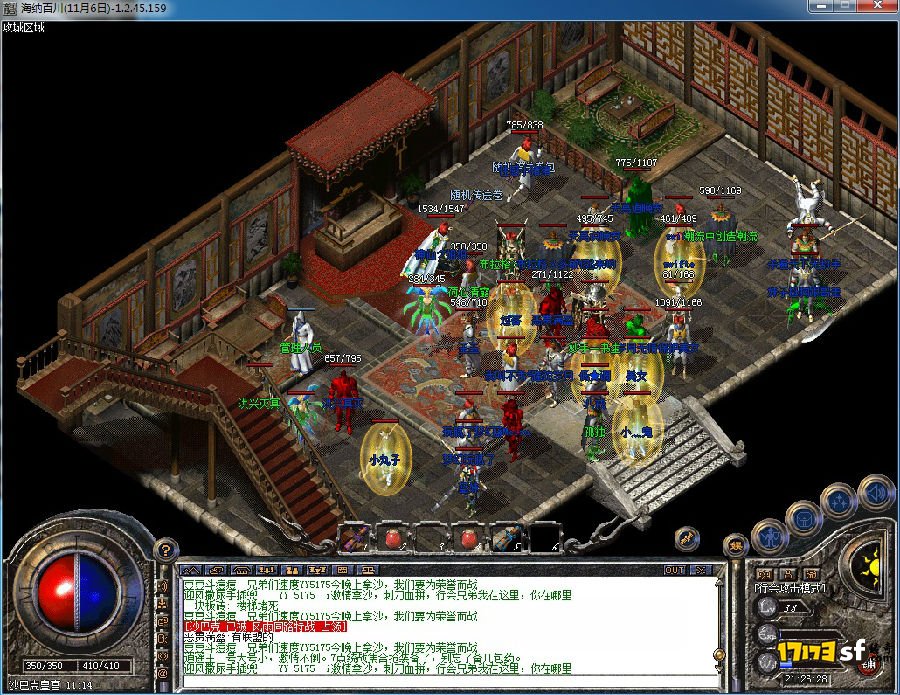The image size is (900, 695).
Task: Click the OUT button above the chat
Action: (675, 570)
